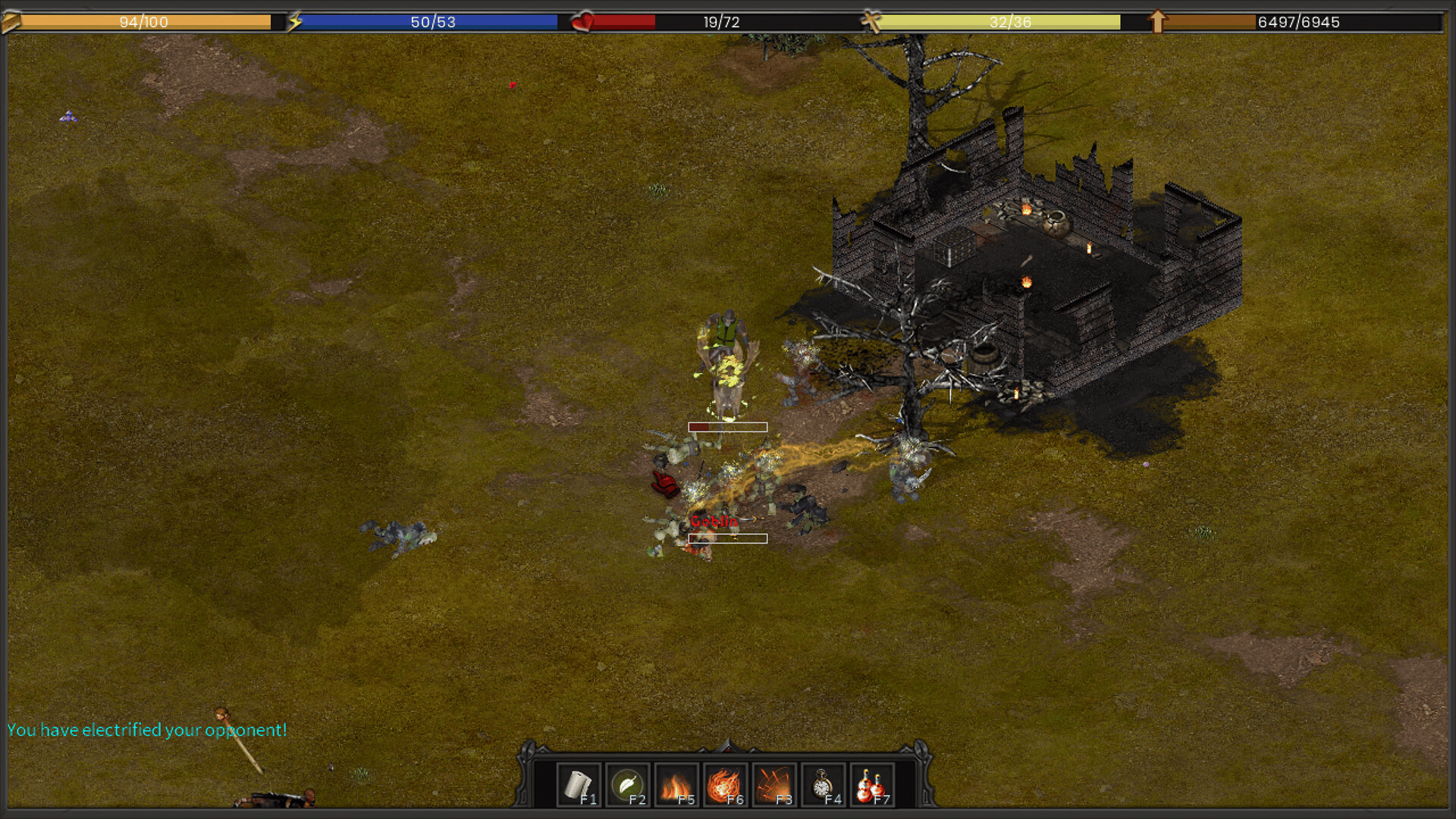Activate the orange spark burst ability
Image resolution: width=1456 pixels, height=819 pixels.
click(x=773, y=785)
